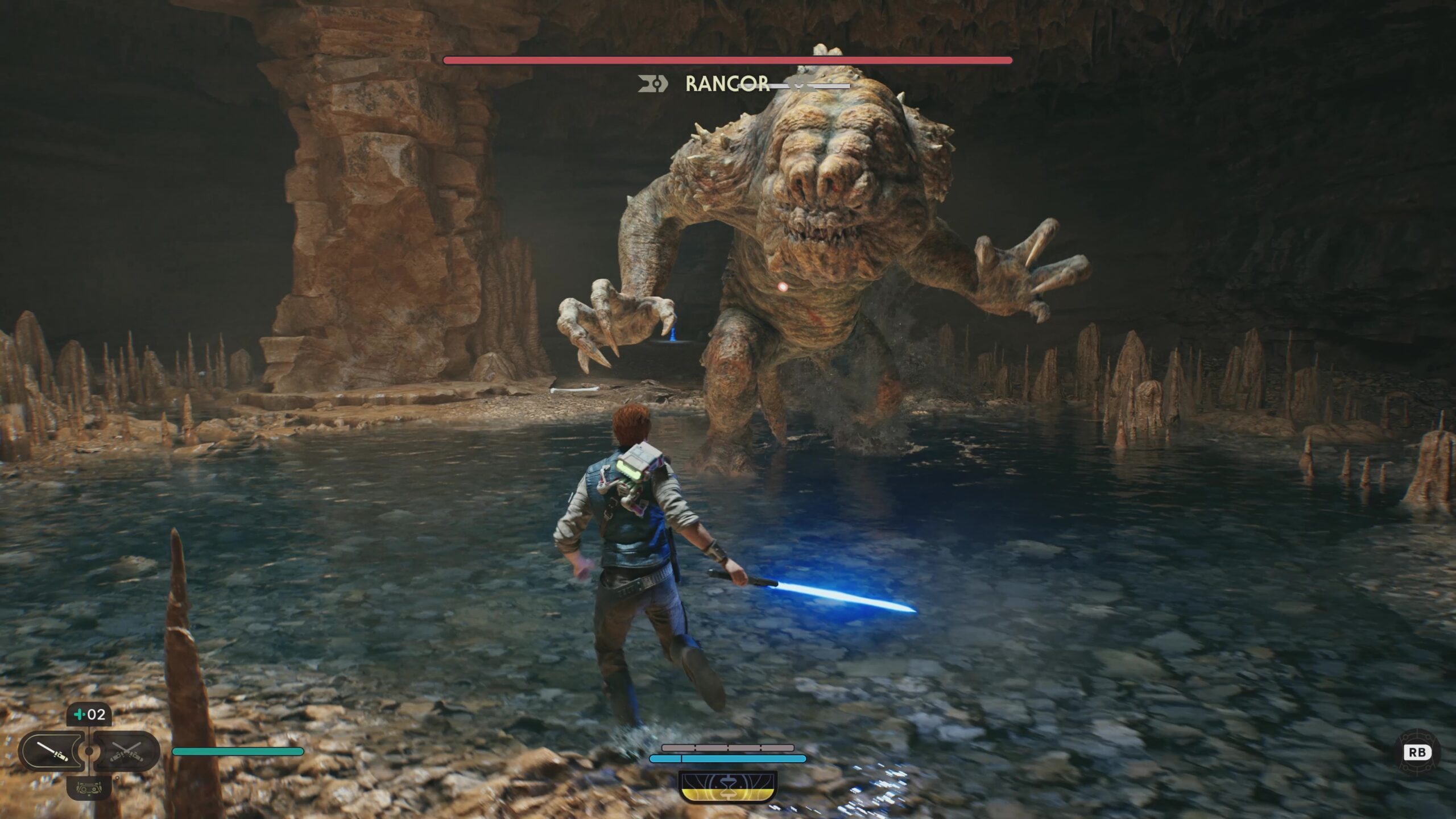
Task: Switch to the dual wield stance
Action: click(126, 751)
